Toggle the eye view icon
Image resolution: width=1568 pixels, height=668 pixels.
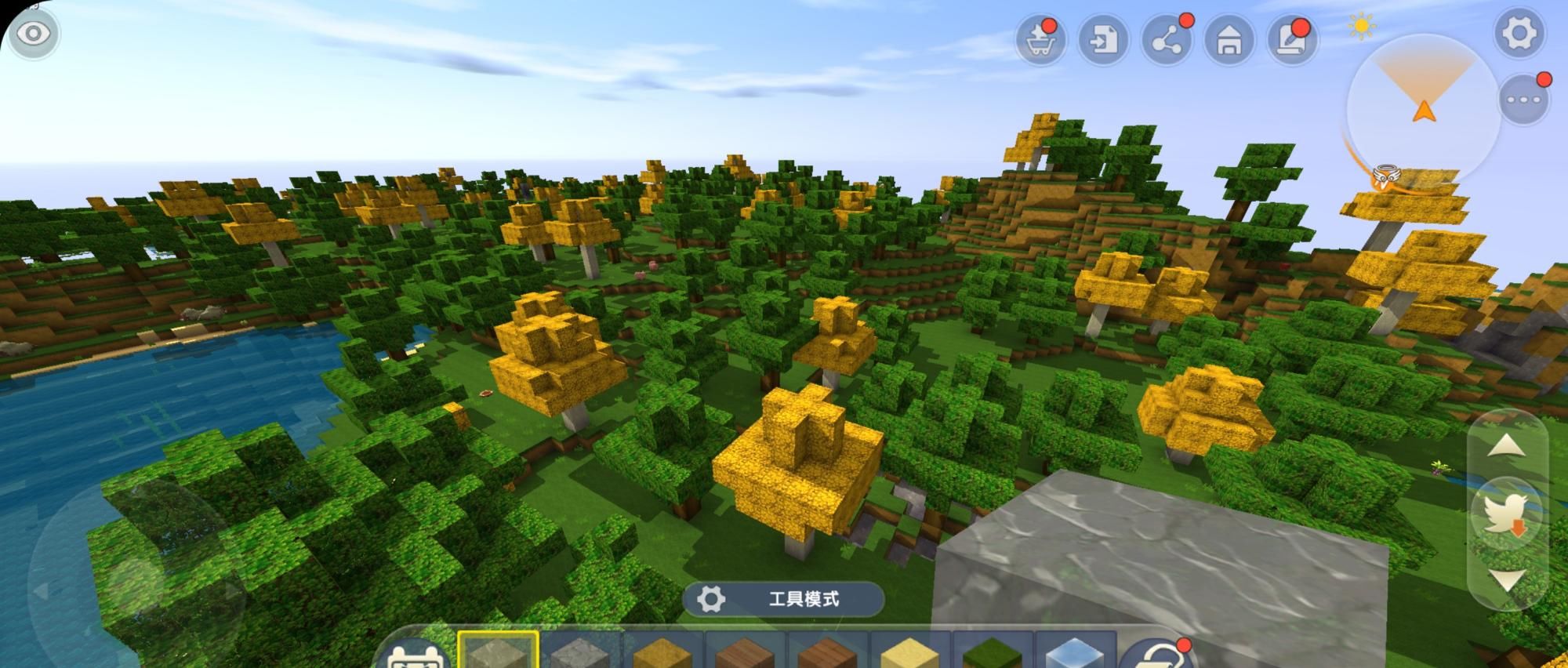point(33,34)
